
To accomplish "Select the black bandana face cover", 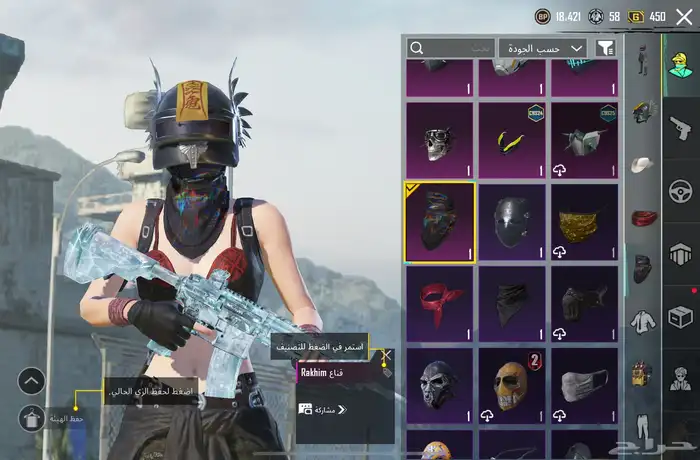I will [511, 304].
